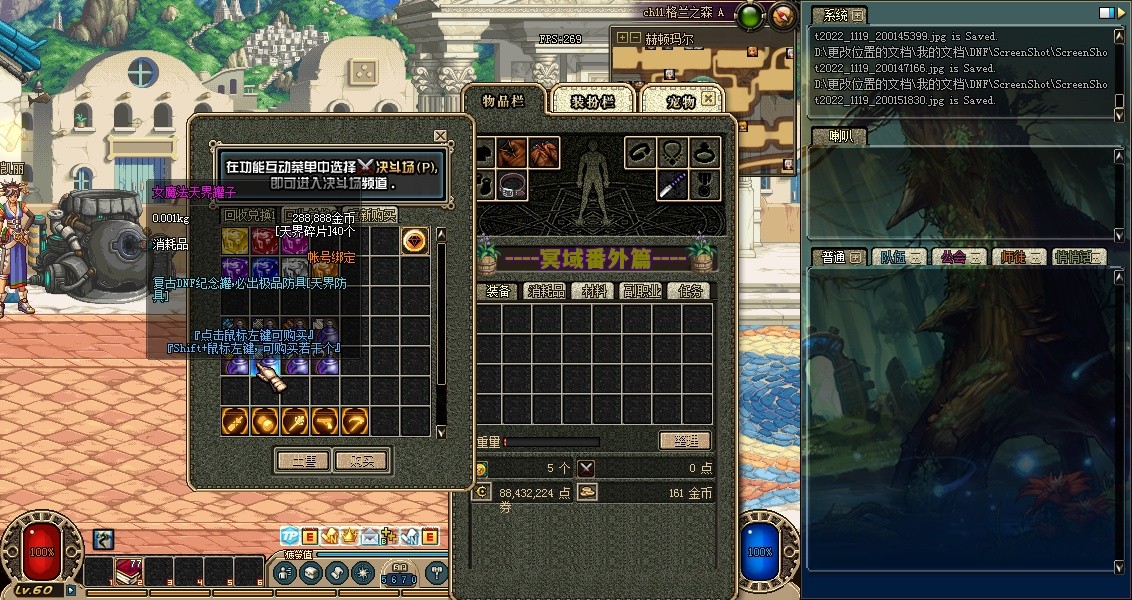Click the 整理 sort button
Viewport: 1132px width, 600px height.
[684, 441]
